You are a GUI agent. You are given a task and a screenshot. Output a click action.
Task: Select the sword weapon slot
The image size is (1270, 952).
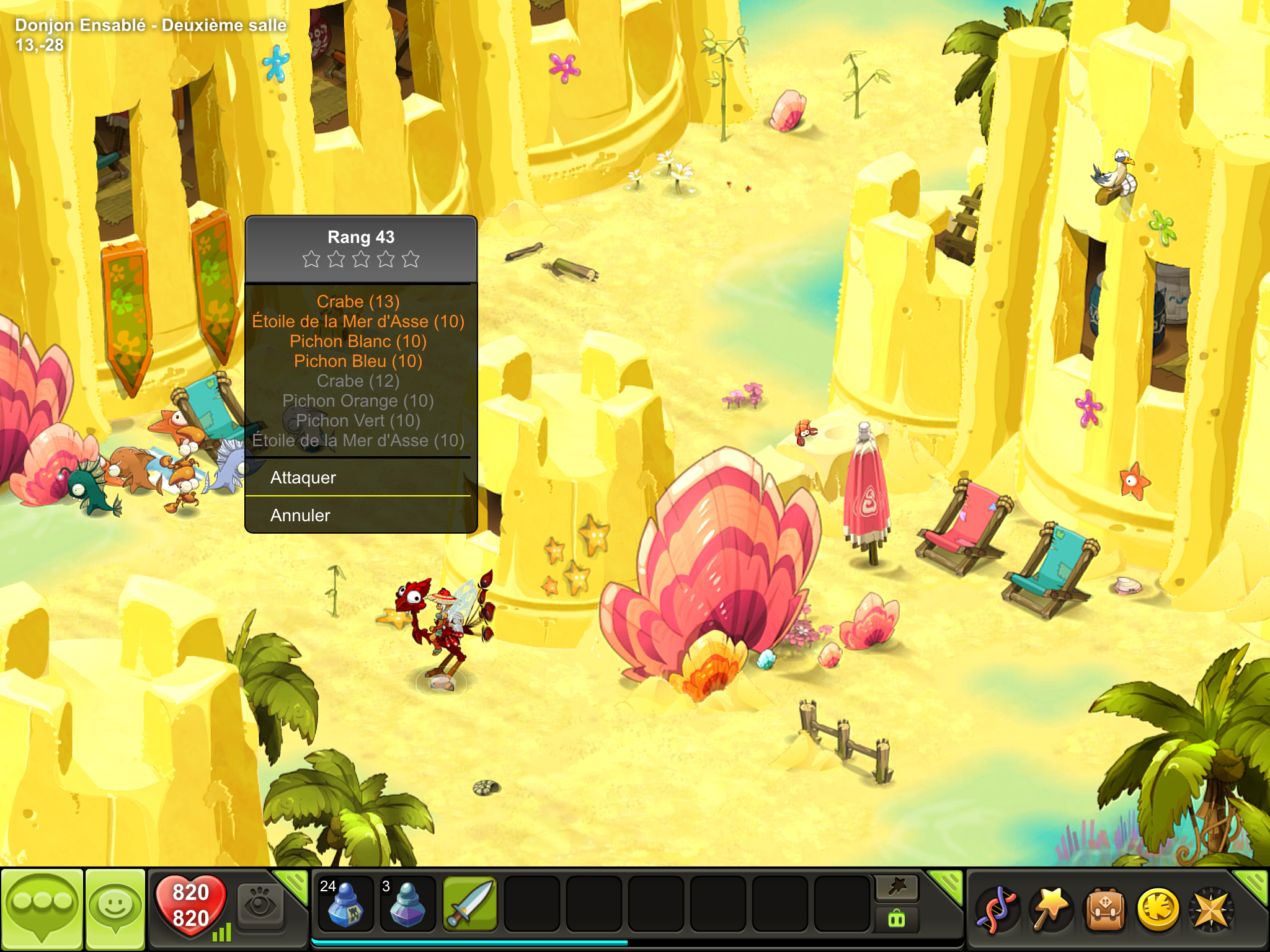[x=470, y=904]
